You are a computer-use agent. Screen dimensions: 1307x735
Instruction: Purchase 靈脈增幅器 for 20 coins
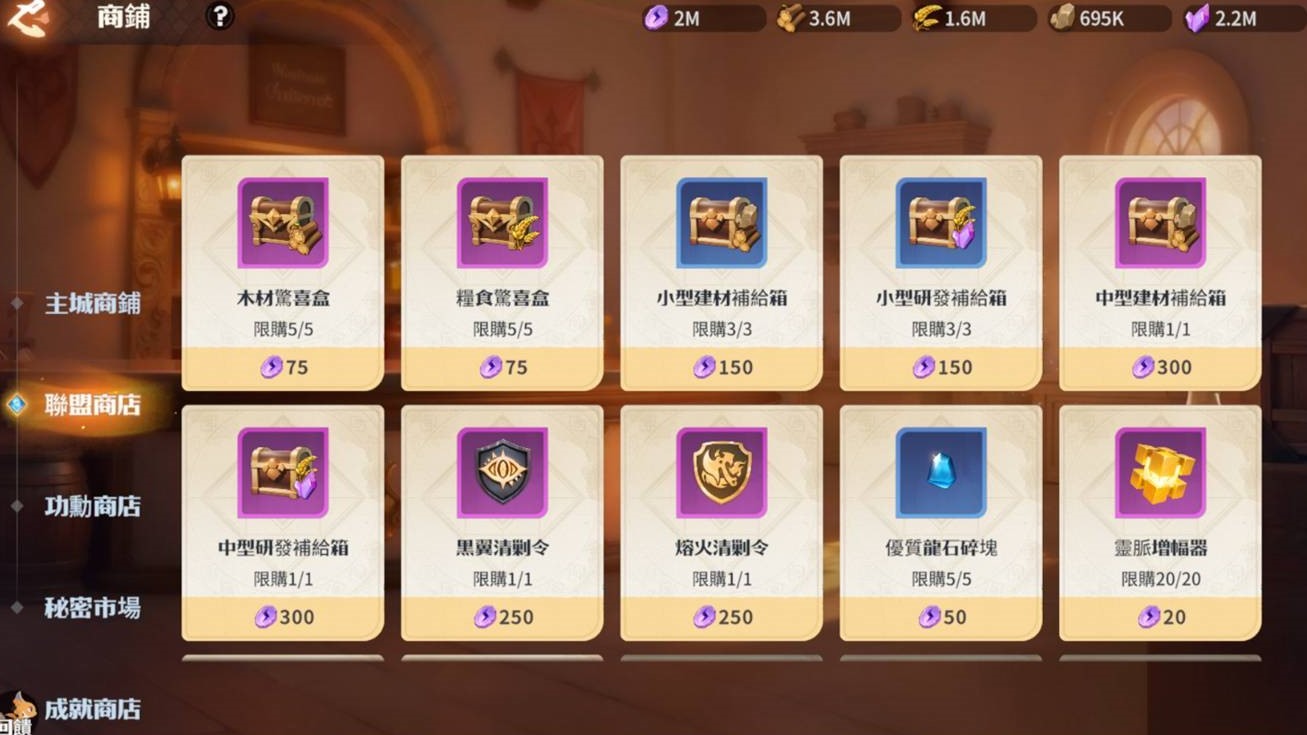[x=1160, y=617]
